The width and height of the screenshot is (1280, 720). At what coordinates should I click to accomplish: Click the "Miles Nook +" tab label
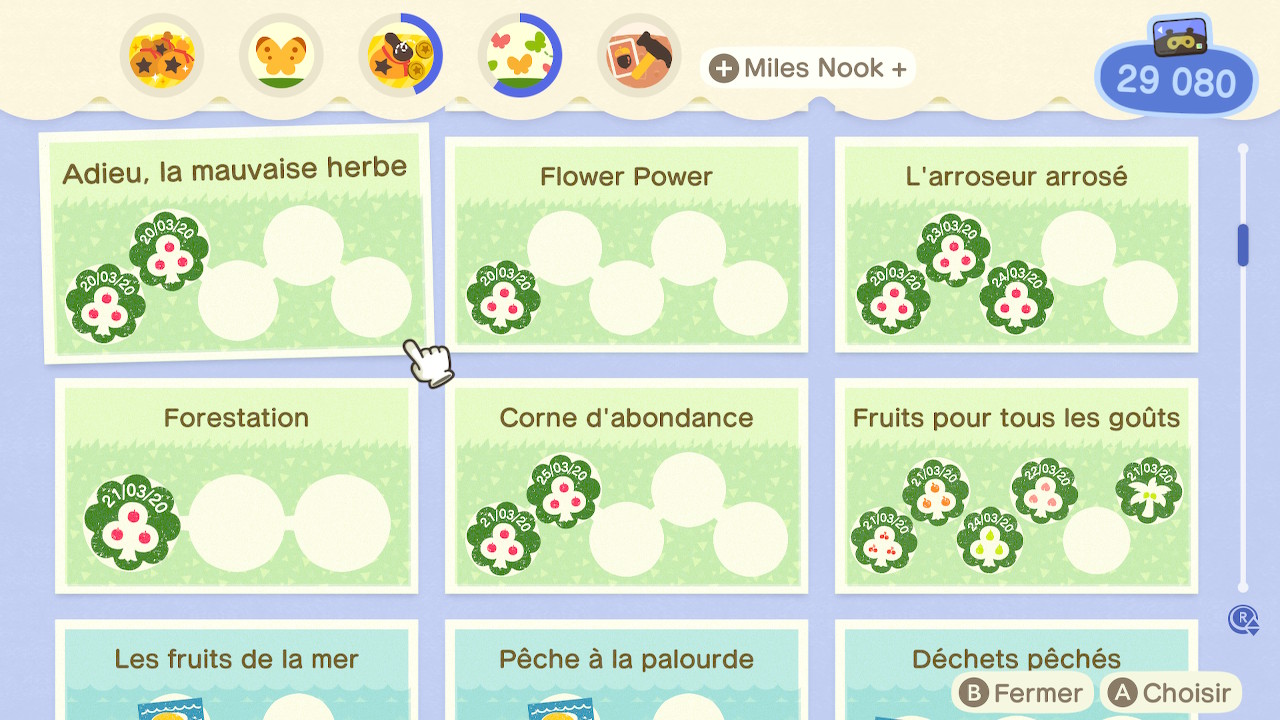[x=808, y=68]
